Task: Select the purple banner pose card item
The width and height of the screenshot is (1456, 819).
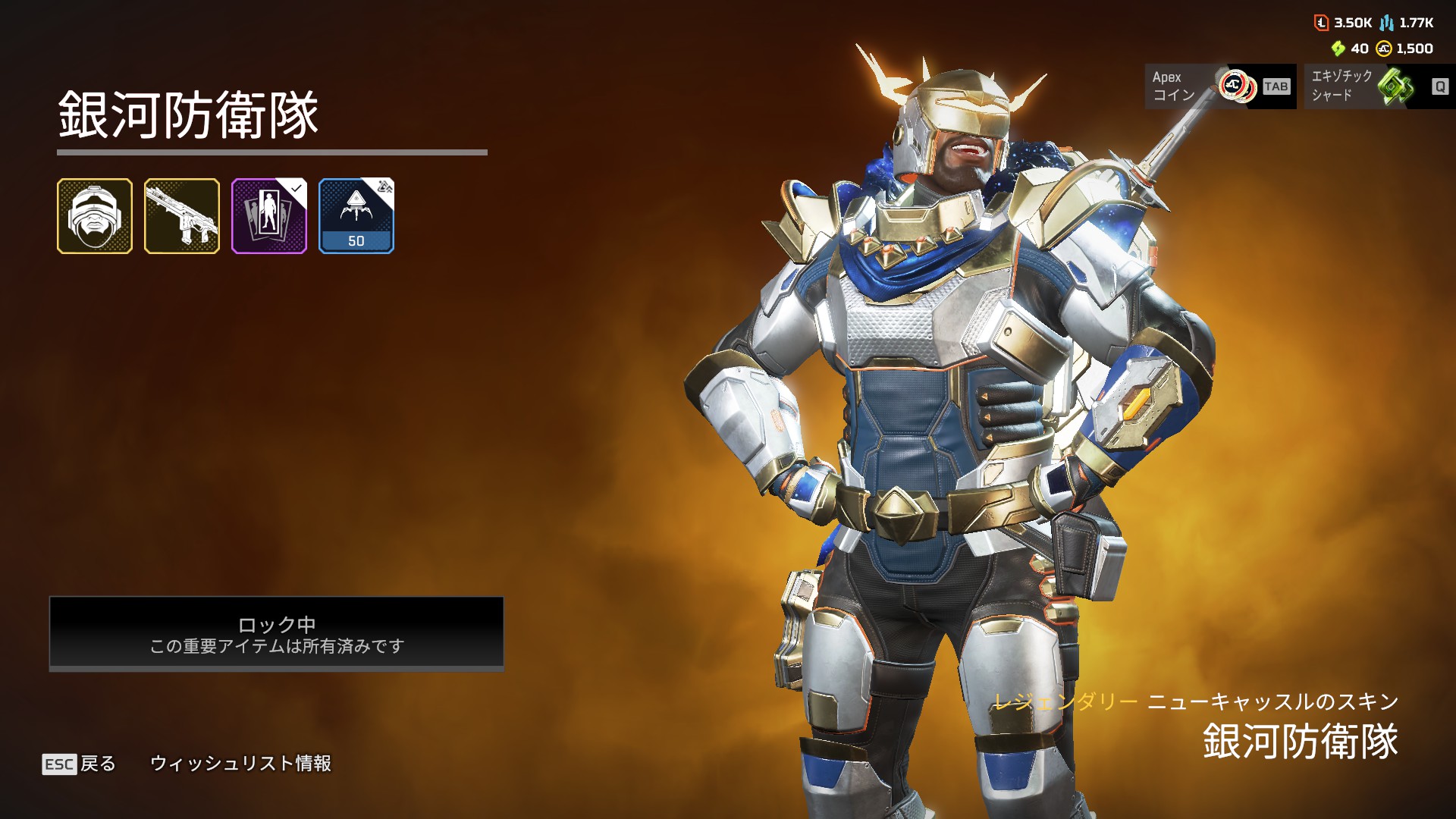Action: click(x=269, y=216)
